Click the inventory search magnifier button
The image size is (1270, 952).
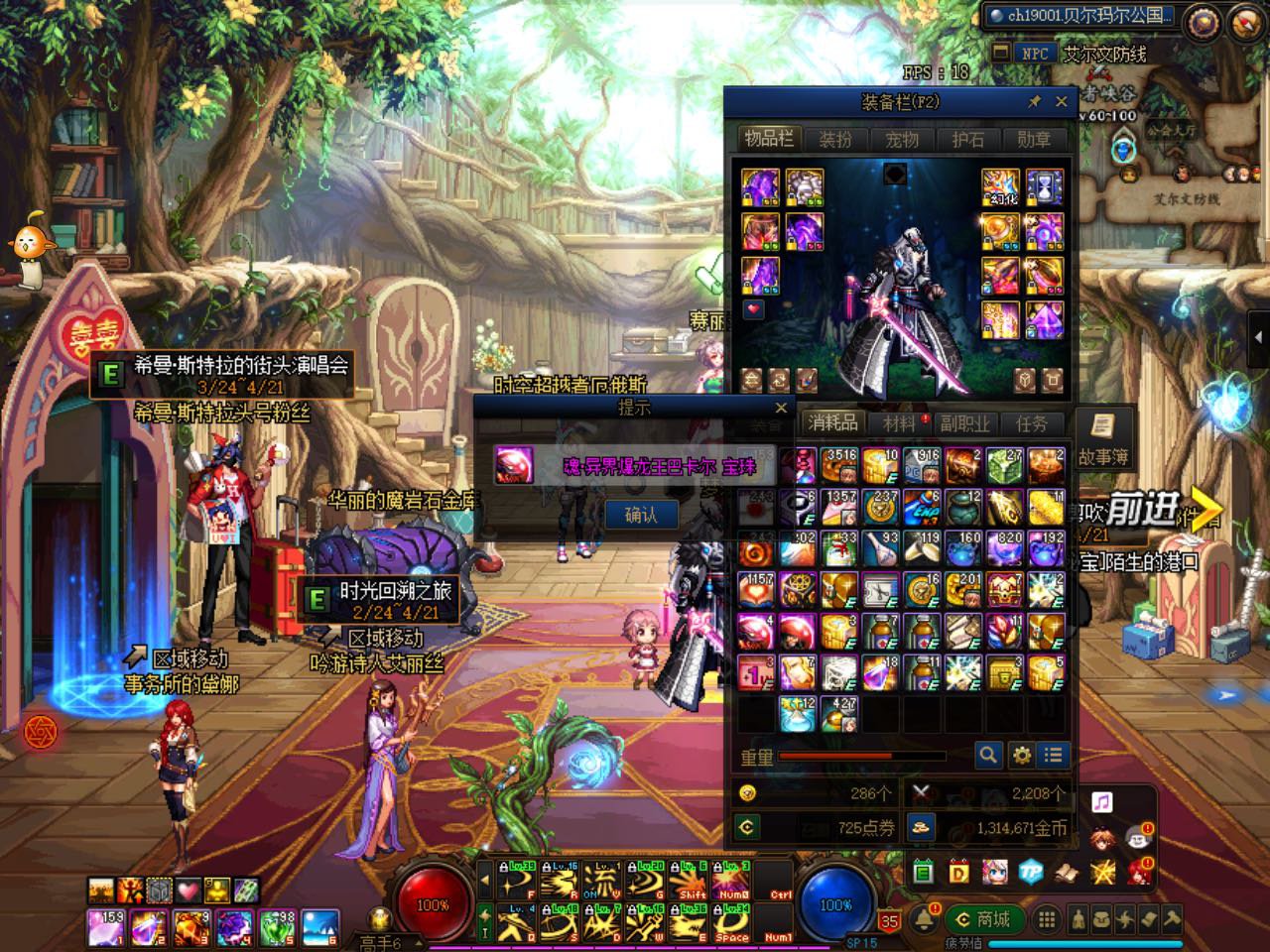(988, 756)
